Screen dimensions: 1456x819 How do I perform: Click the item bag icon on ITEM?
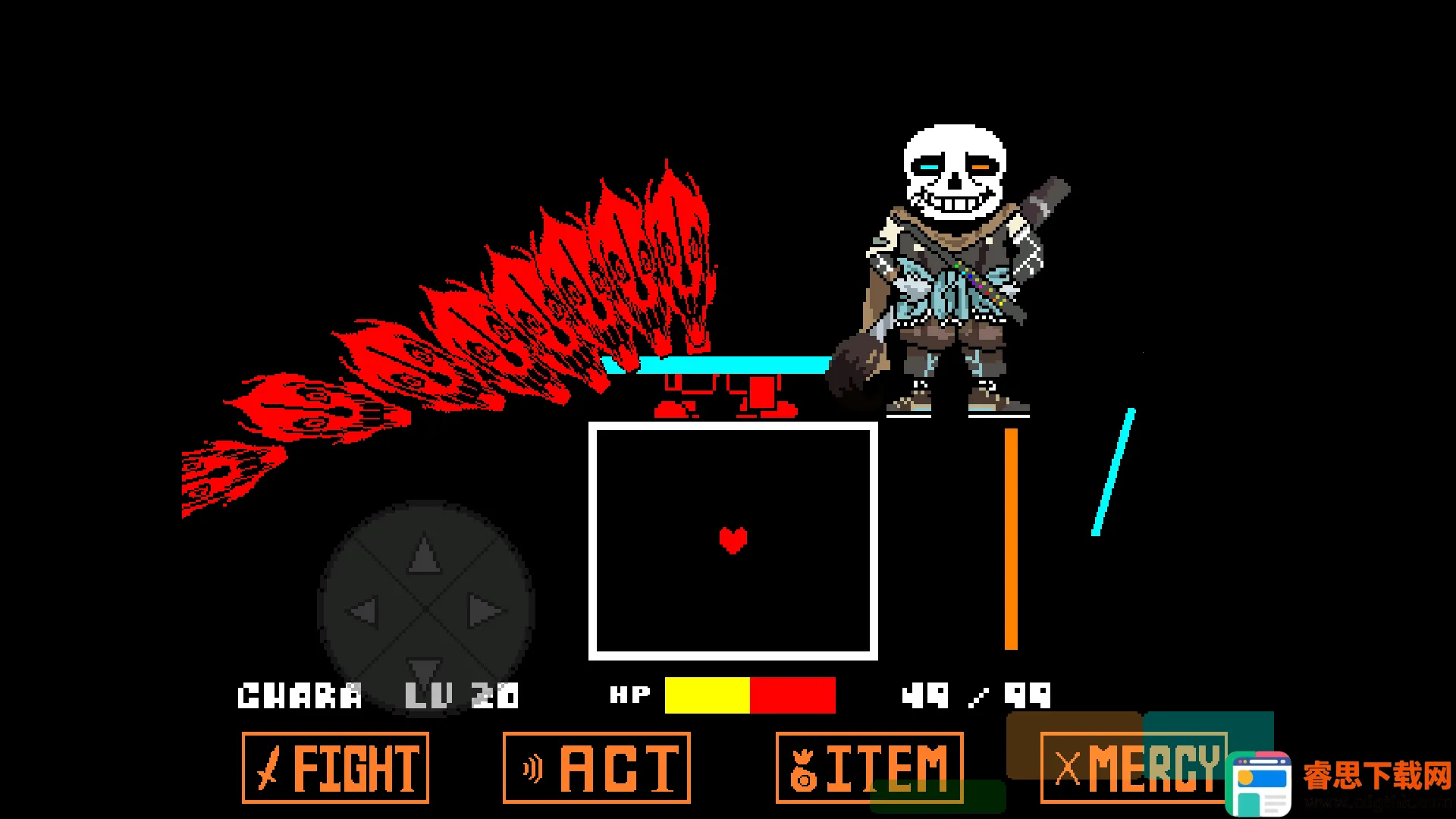point(804,768)
